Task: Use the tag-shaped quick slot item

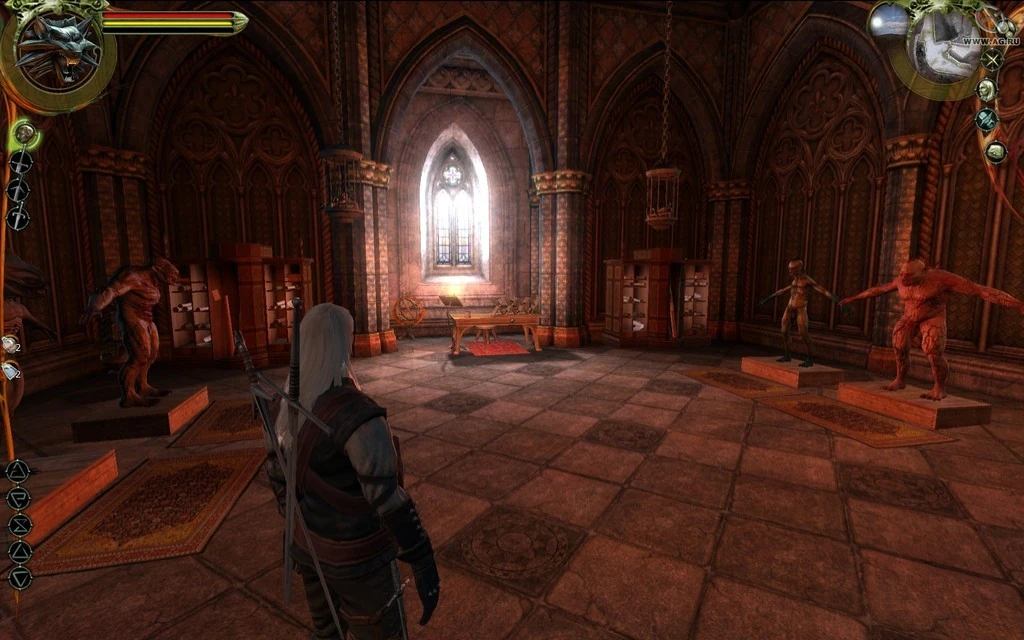Action: [x=10, y=371]
